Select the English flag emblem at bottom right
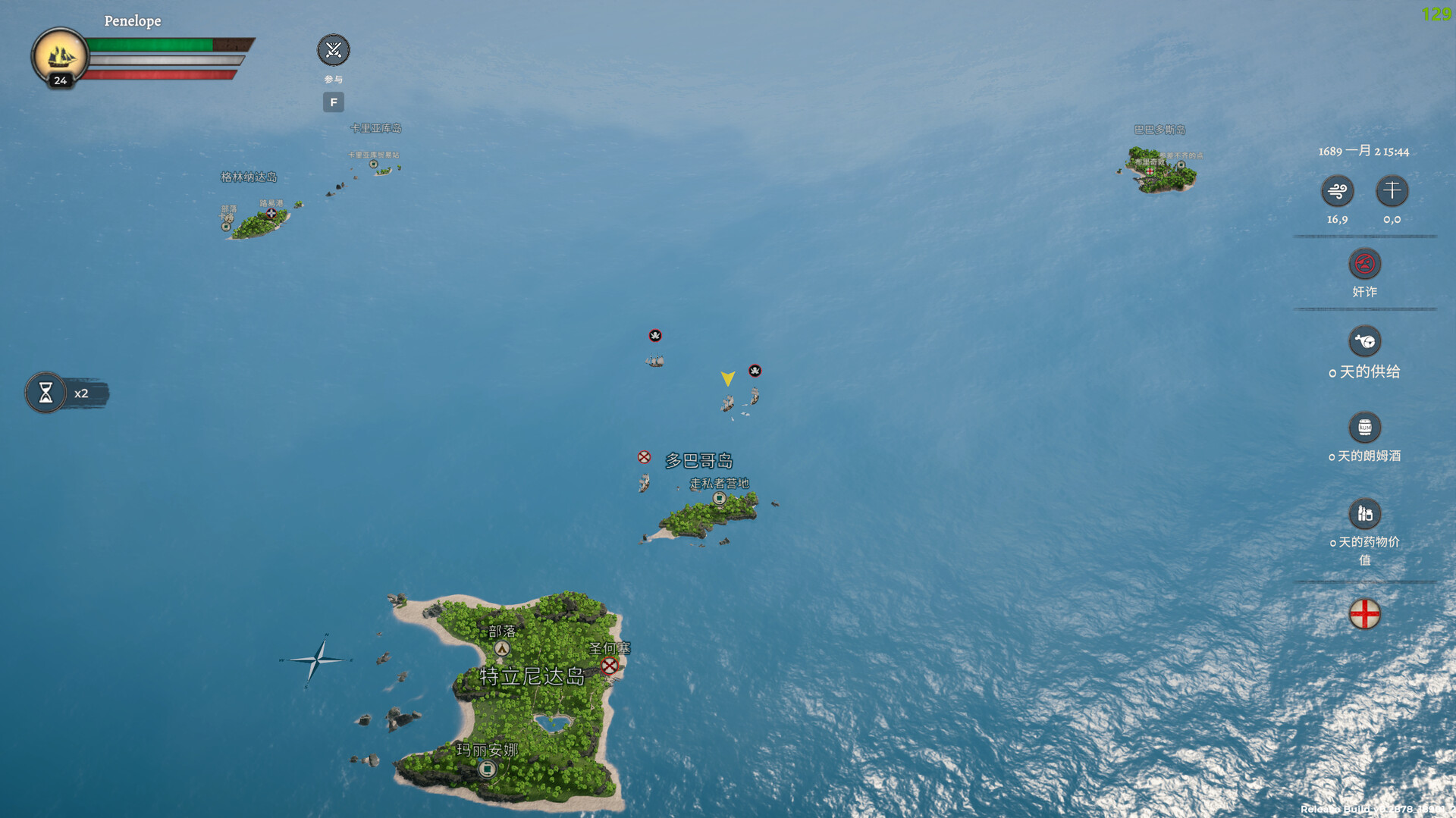 point(1365,613)
